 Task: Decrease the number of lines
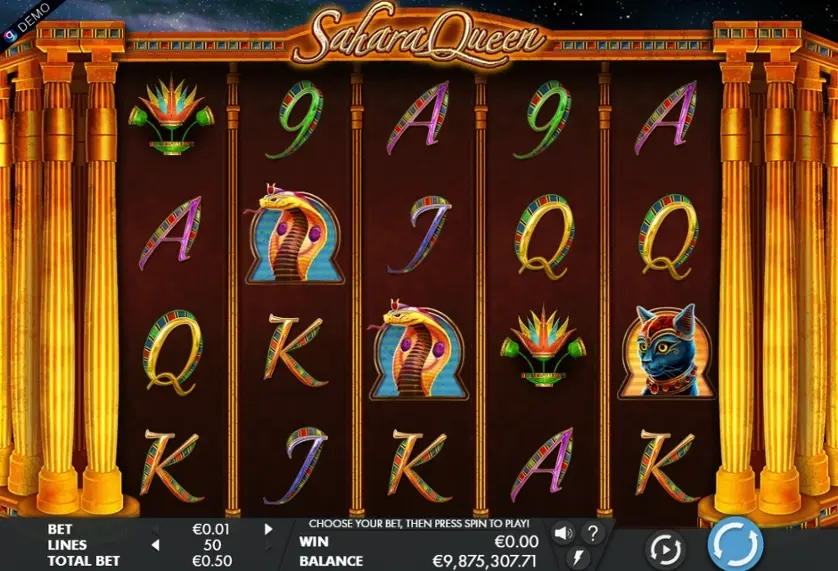pyautogui.click(x=155, y=545)
